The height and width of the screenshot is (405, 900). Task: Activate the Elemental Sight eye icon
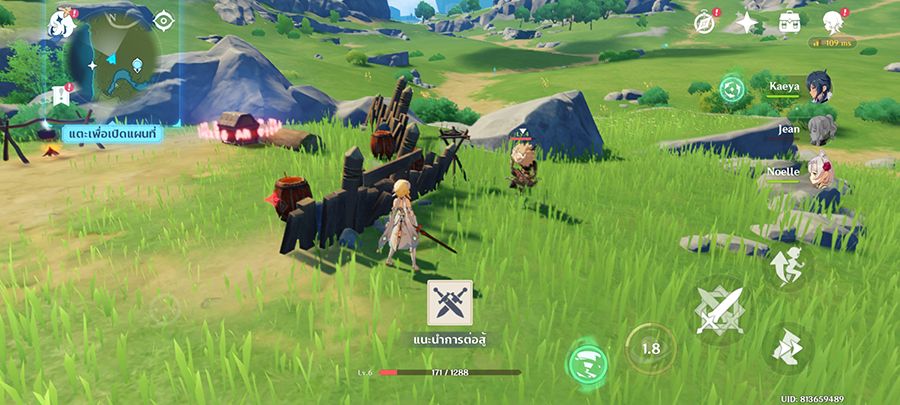(164, 20)
